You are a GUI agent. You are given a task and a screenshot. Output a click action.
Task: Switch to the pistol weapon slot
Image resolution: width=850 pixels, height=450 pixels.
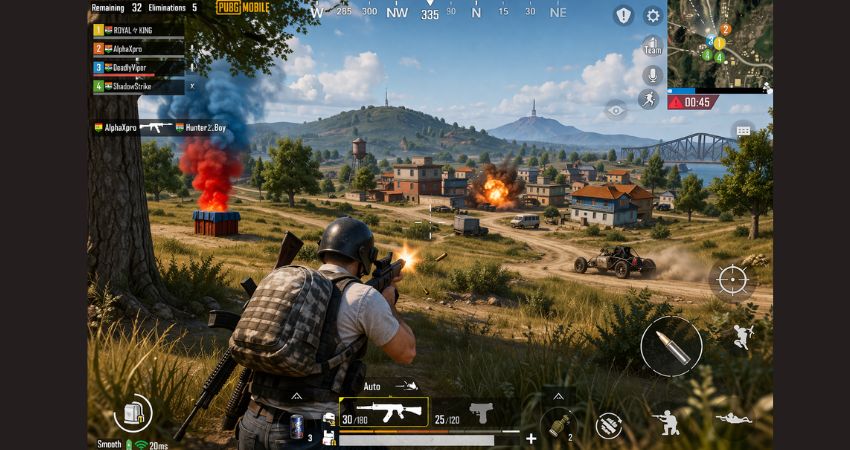pos(481,411)
